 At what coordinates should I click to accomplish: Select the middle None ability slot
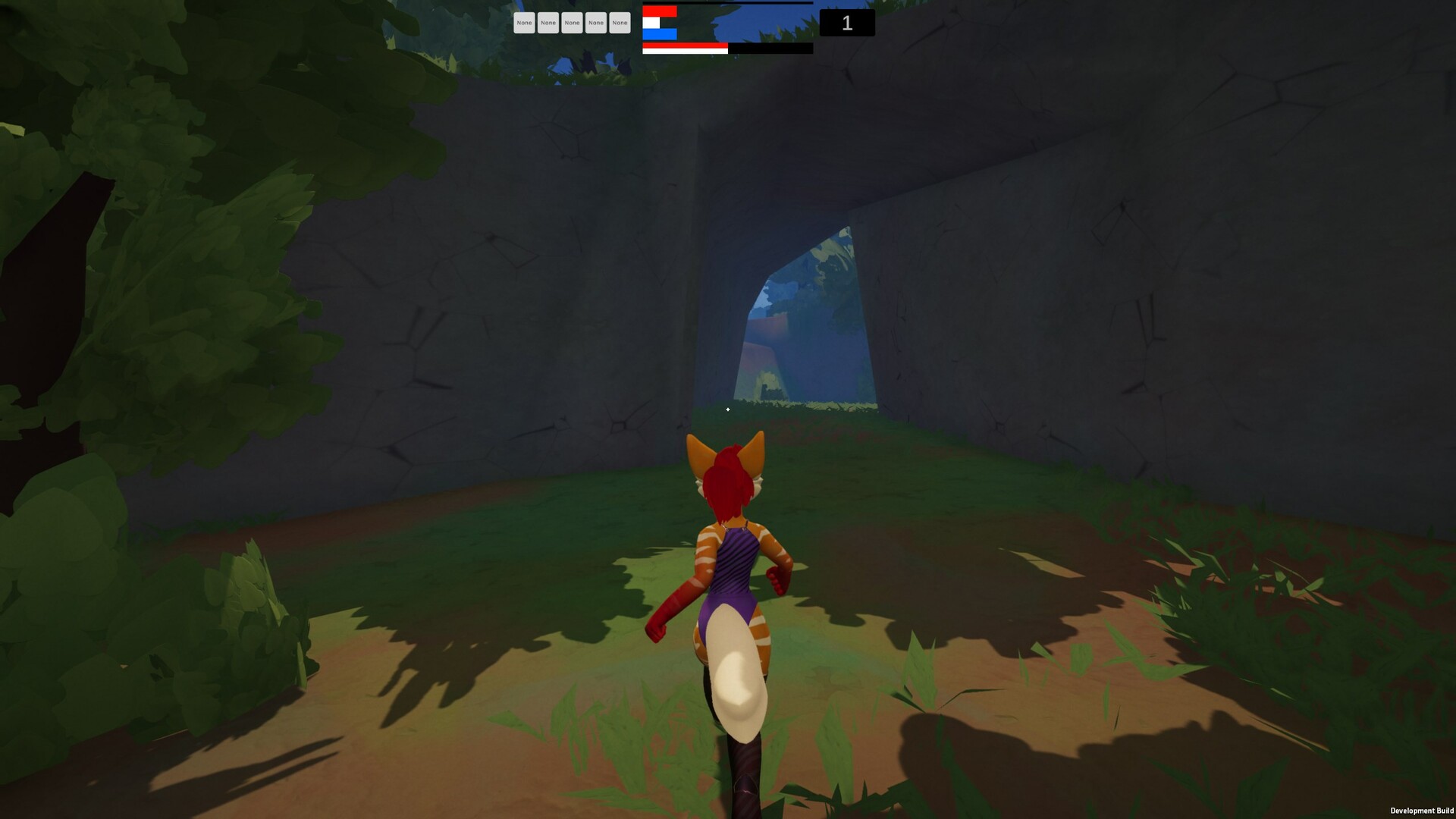click(x=573, y=23)
